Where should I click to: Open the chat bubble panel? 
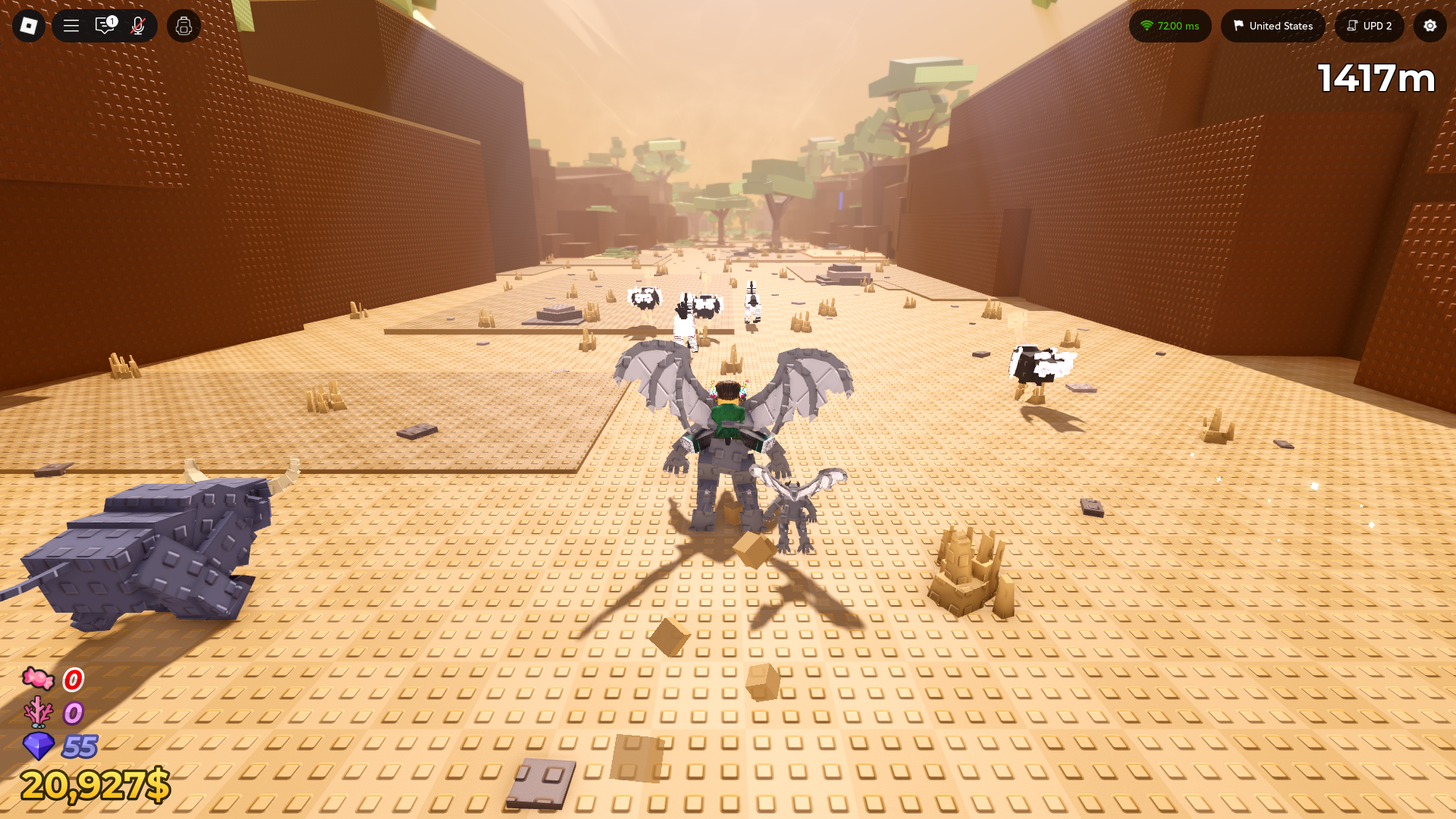[x=105, y=25]
